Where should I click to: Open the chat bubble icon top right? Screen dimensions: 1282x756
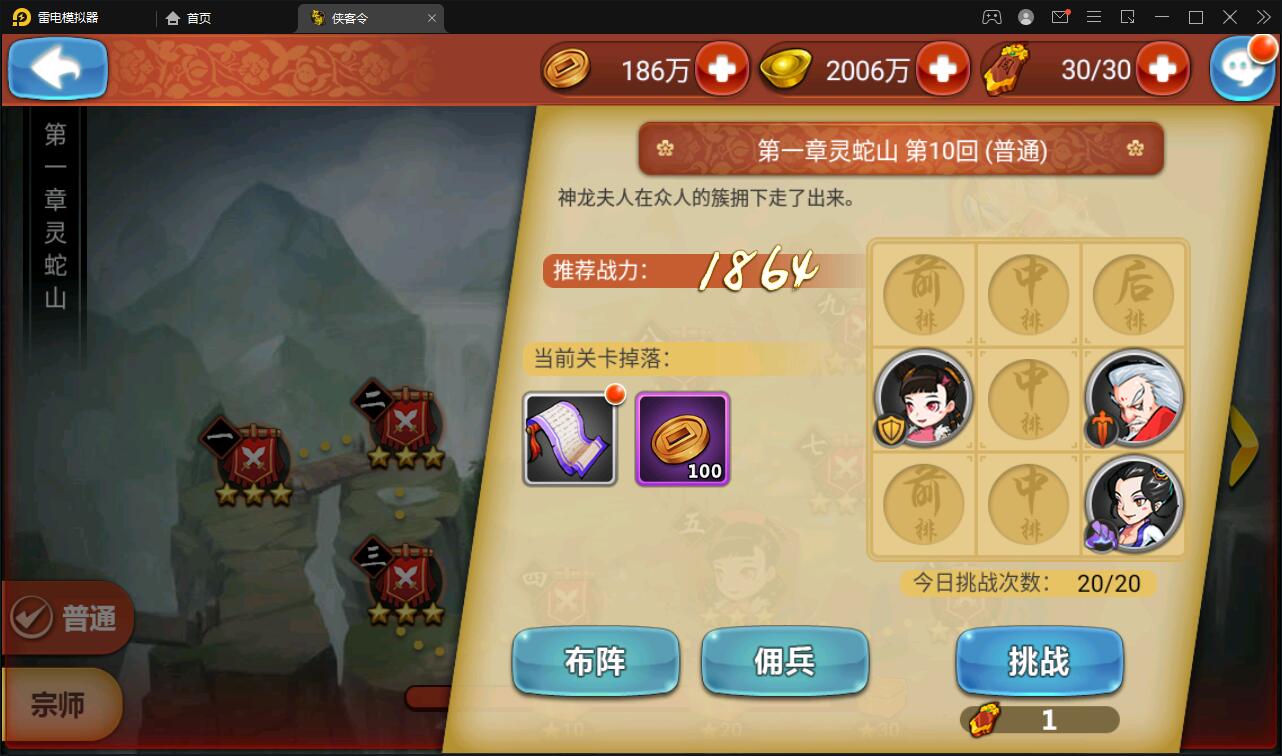pyautogui.click(x=1243, y=68)
